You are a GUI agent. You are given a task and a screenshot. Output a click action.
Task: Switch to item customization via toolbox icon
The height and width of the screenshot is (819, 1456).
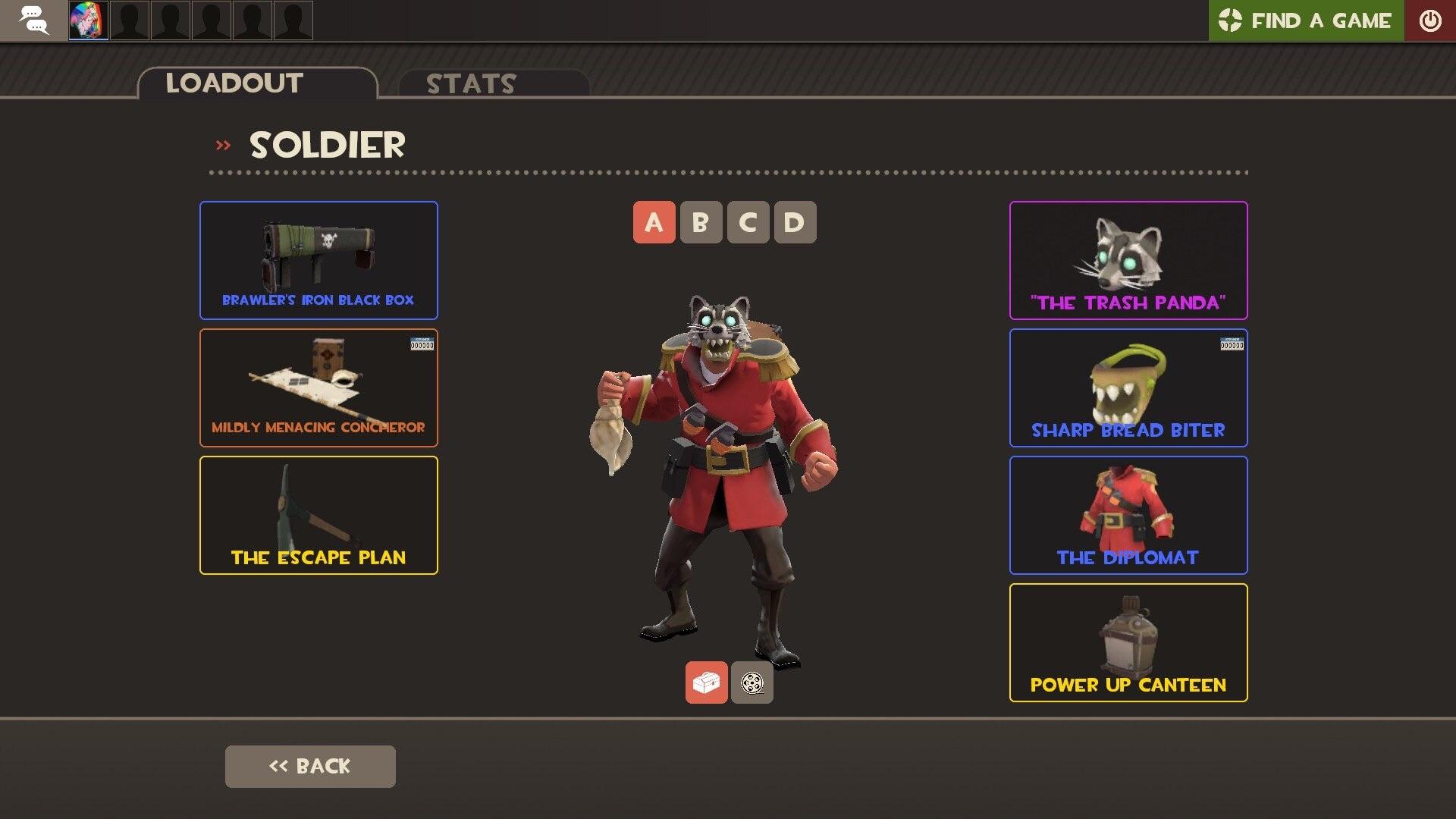point(706,682)
